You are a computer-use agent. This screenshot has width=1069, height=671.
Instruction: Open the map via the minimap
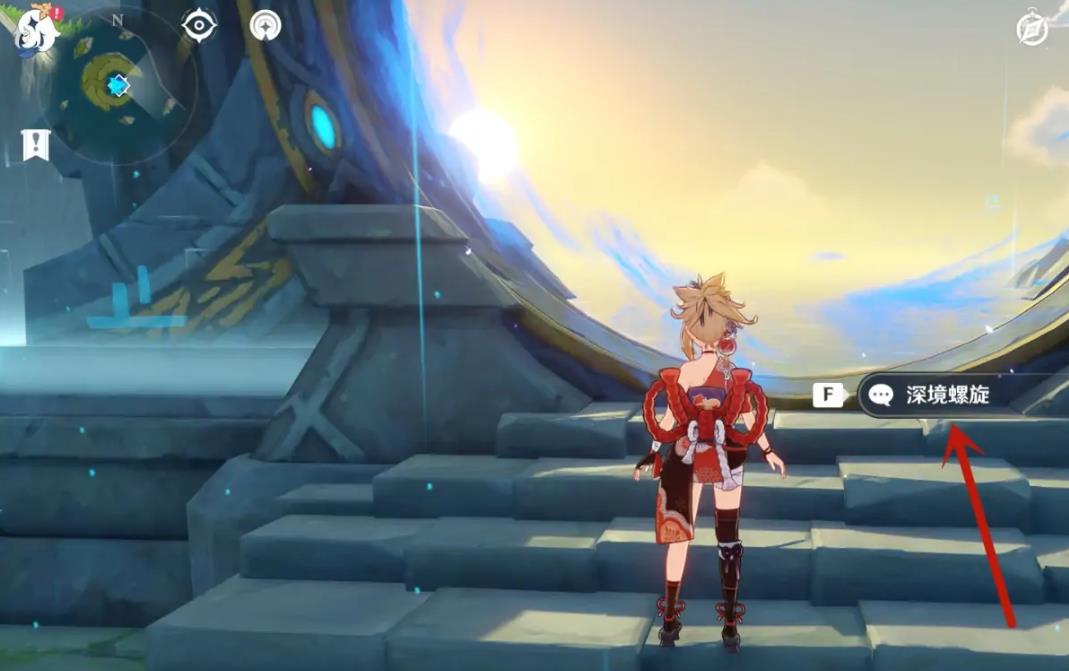point(118,86)
